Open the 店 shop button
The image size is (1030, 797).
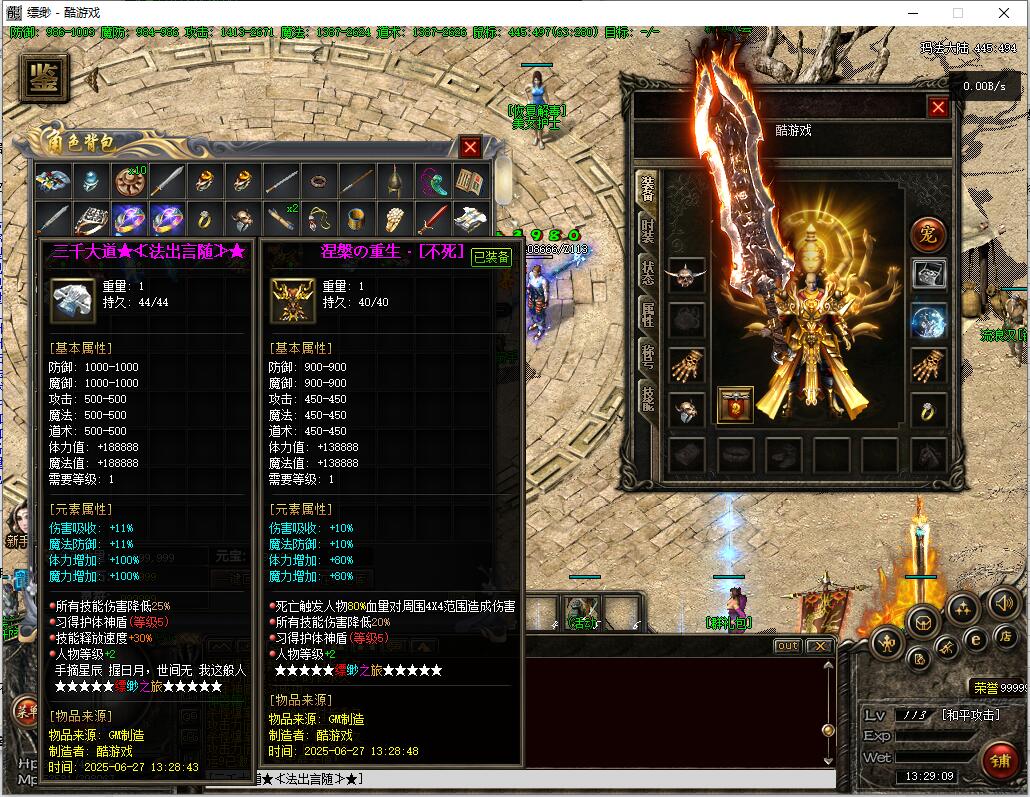[x=1005, y=635]
